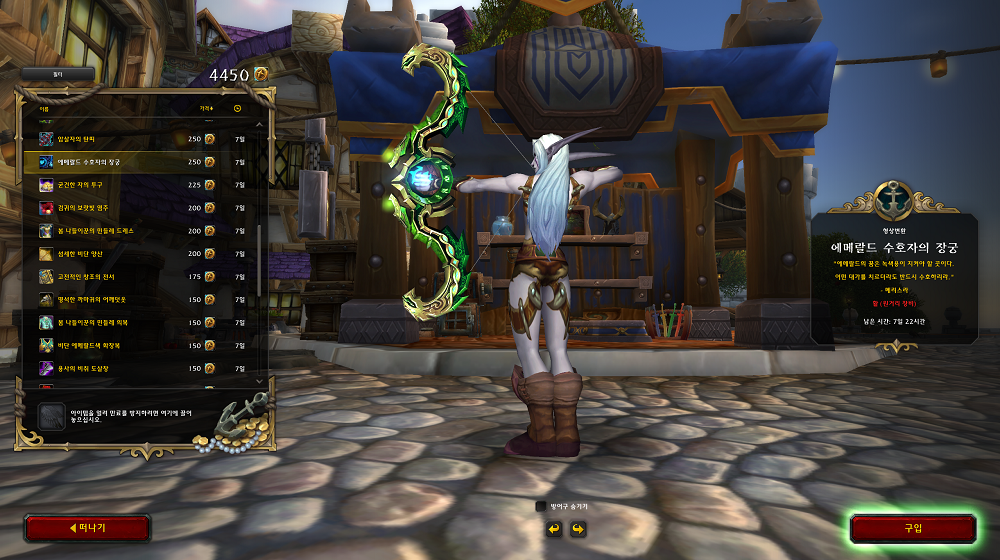1000x560 pixels.
Task: Select the 용사의 비취 도살장 row
Action: click(x=140, y=369)
